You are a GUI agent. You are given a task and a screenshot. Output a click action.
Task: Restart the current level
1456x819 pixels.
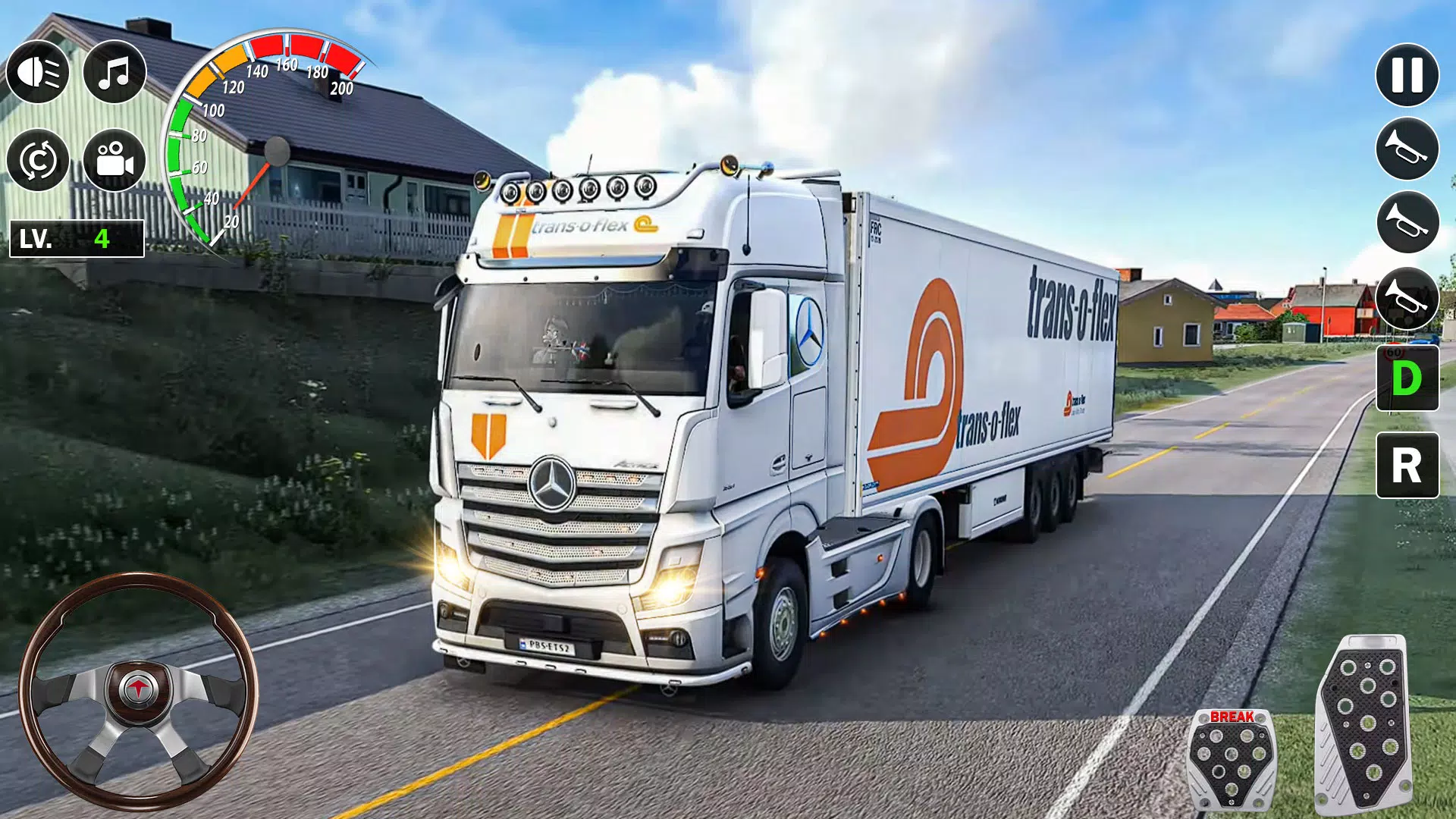(37, 161)
